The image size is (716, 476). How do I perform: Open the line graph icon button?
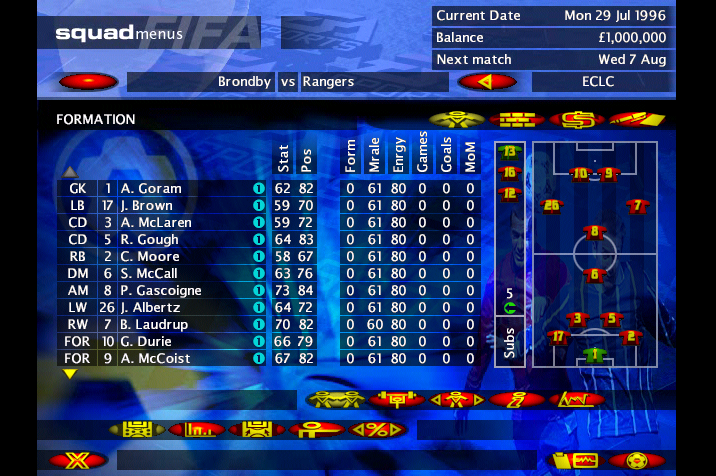click(576, 399)
